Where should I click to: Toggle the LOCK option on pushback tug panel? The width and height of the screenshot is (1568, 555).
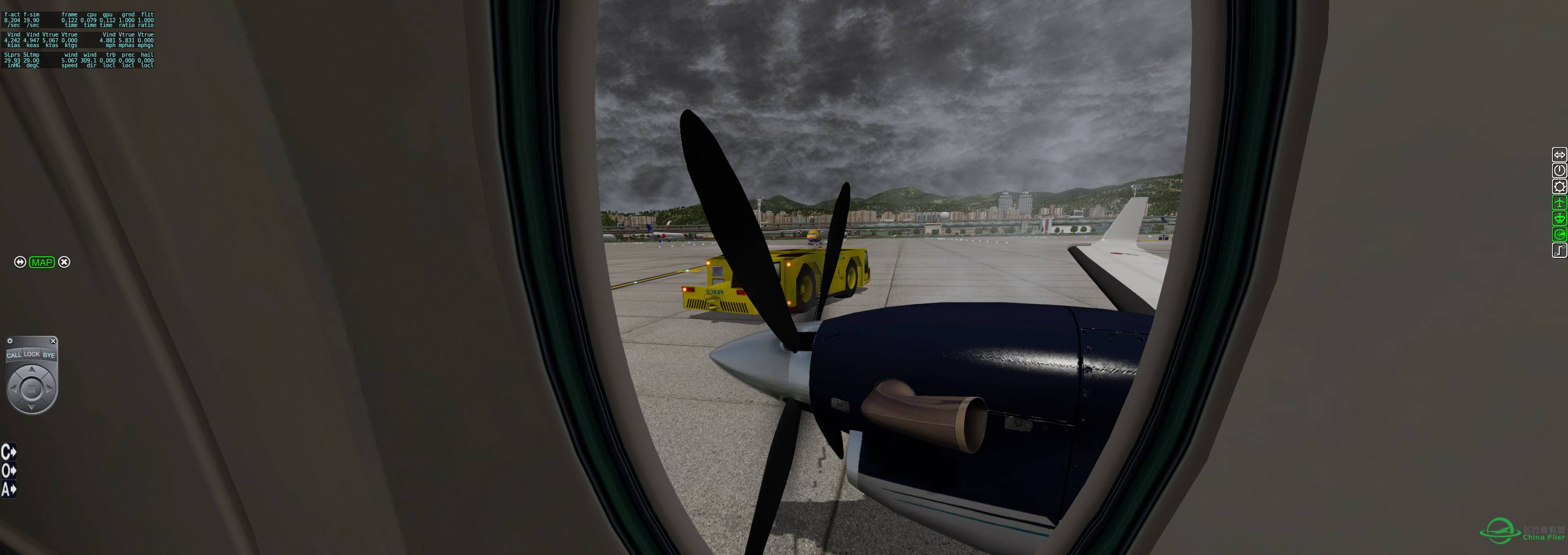point(31,354)
